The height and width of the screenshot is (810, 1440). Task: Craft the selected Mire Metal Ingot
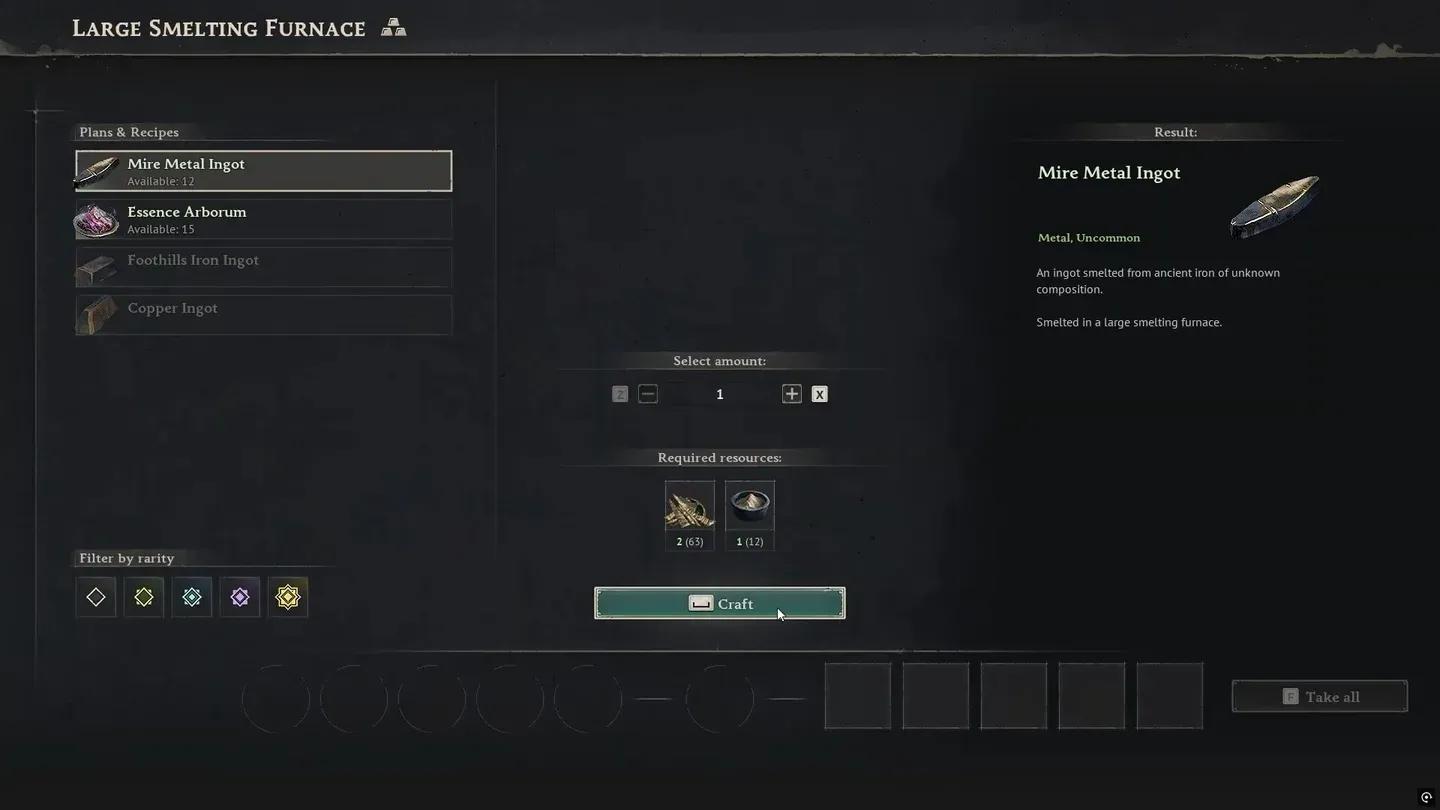click(719, 603)
